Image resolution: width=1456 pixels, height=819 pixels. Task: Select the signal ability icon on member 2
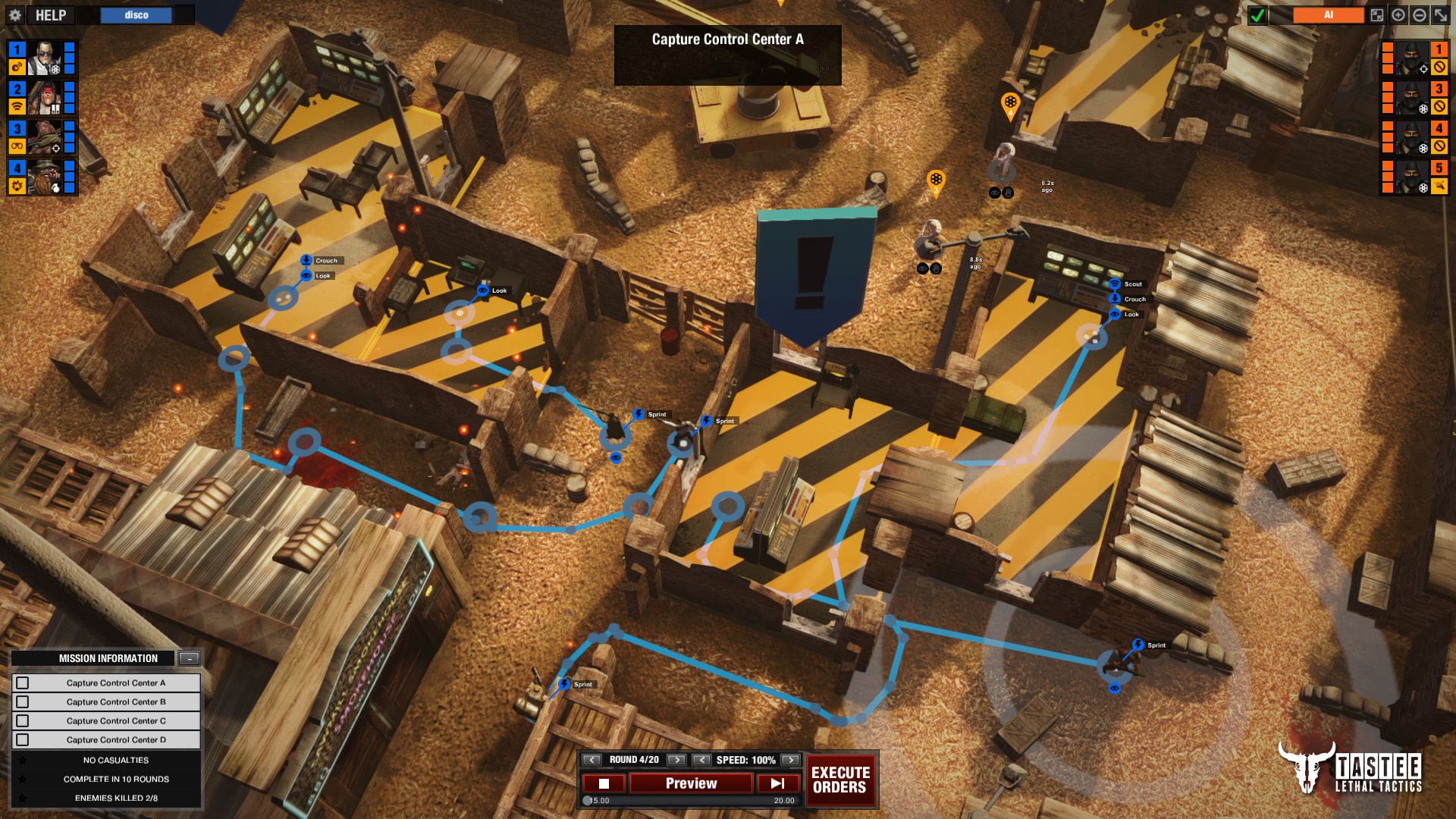click(16, 105)
